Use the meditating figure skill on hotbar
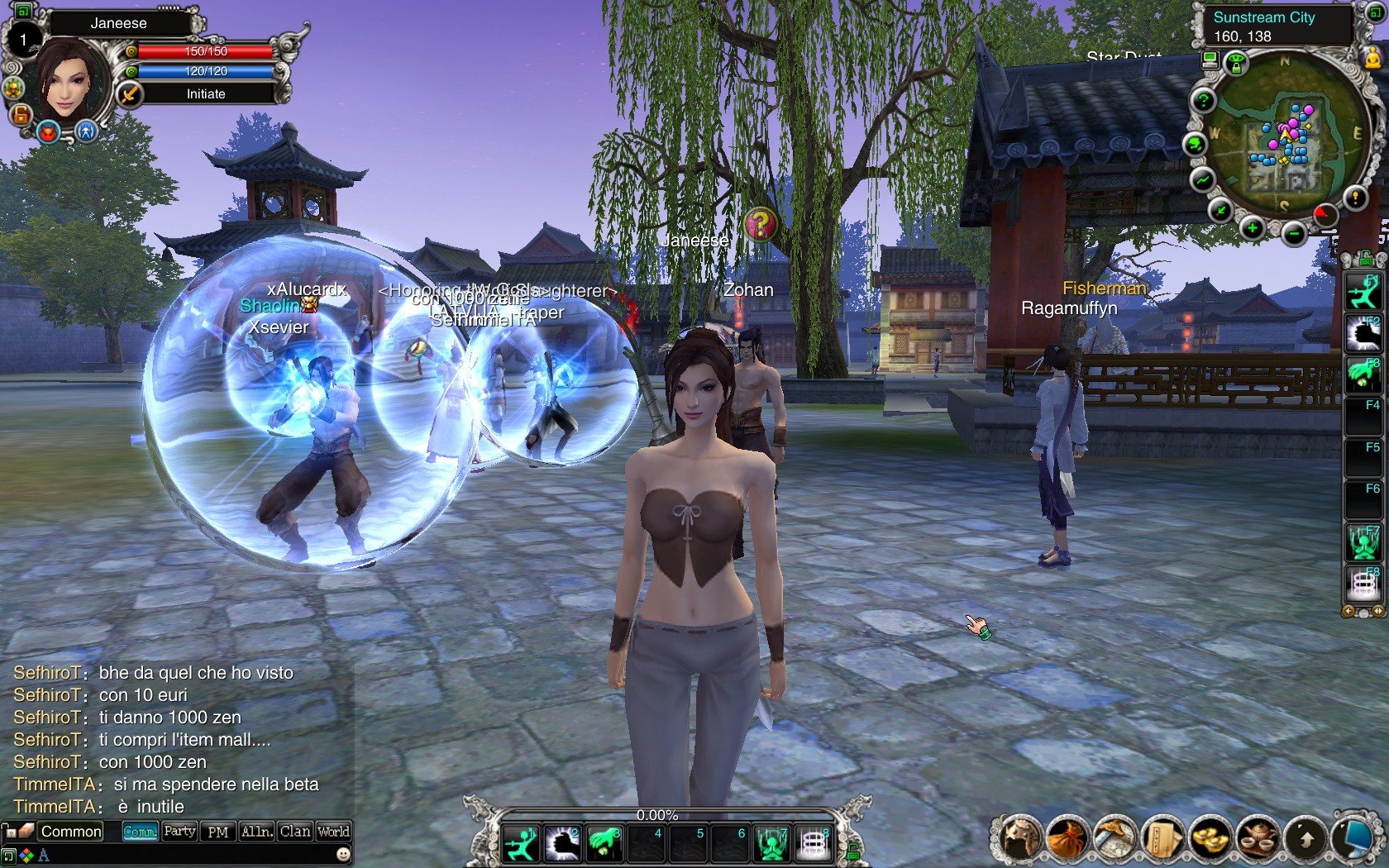Viewport: 1389px width, 868px height. pos(772,844)
